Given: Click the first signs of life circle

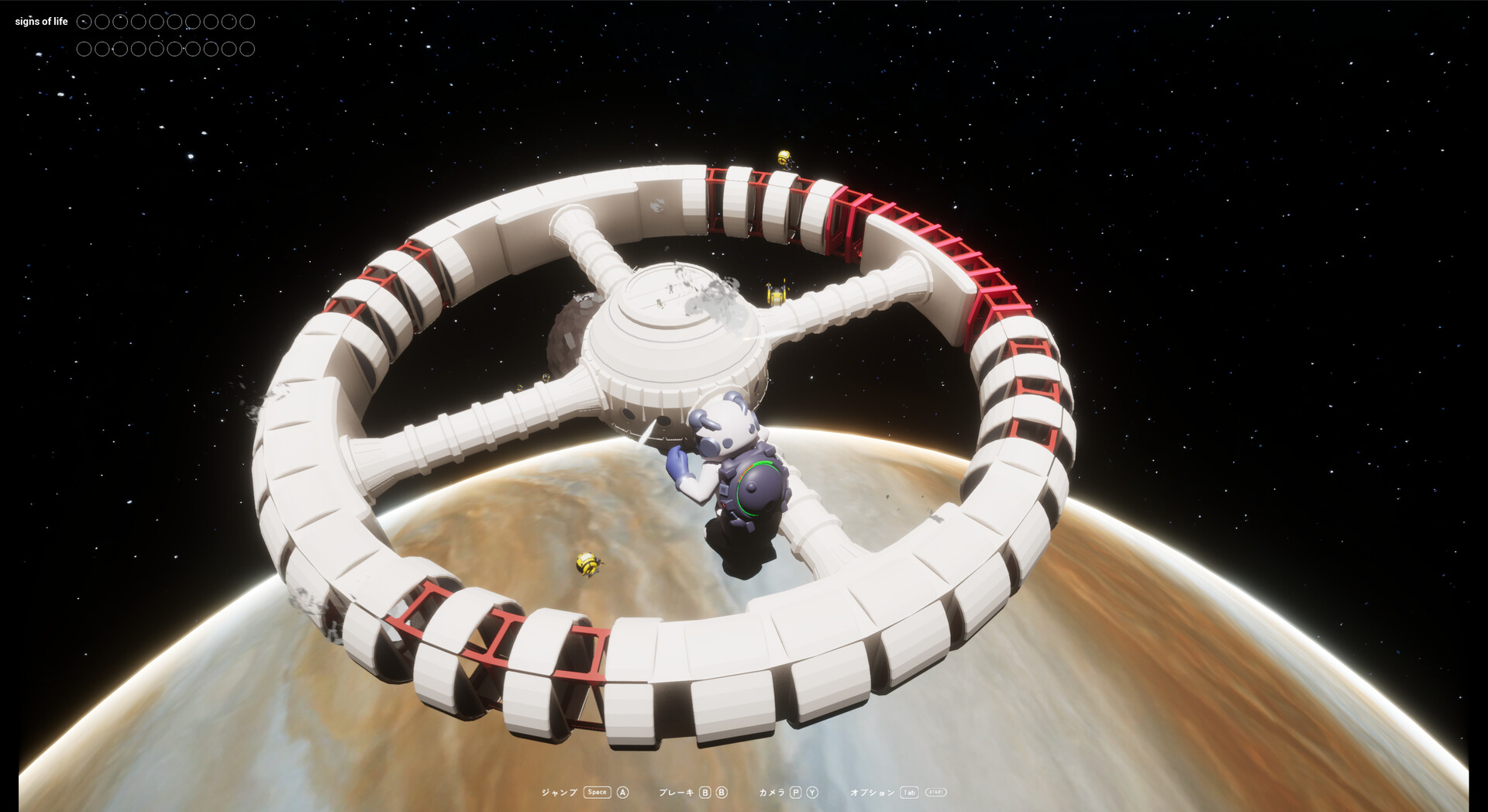Looking at the screenshot, I should point(84,22).
